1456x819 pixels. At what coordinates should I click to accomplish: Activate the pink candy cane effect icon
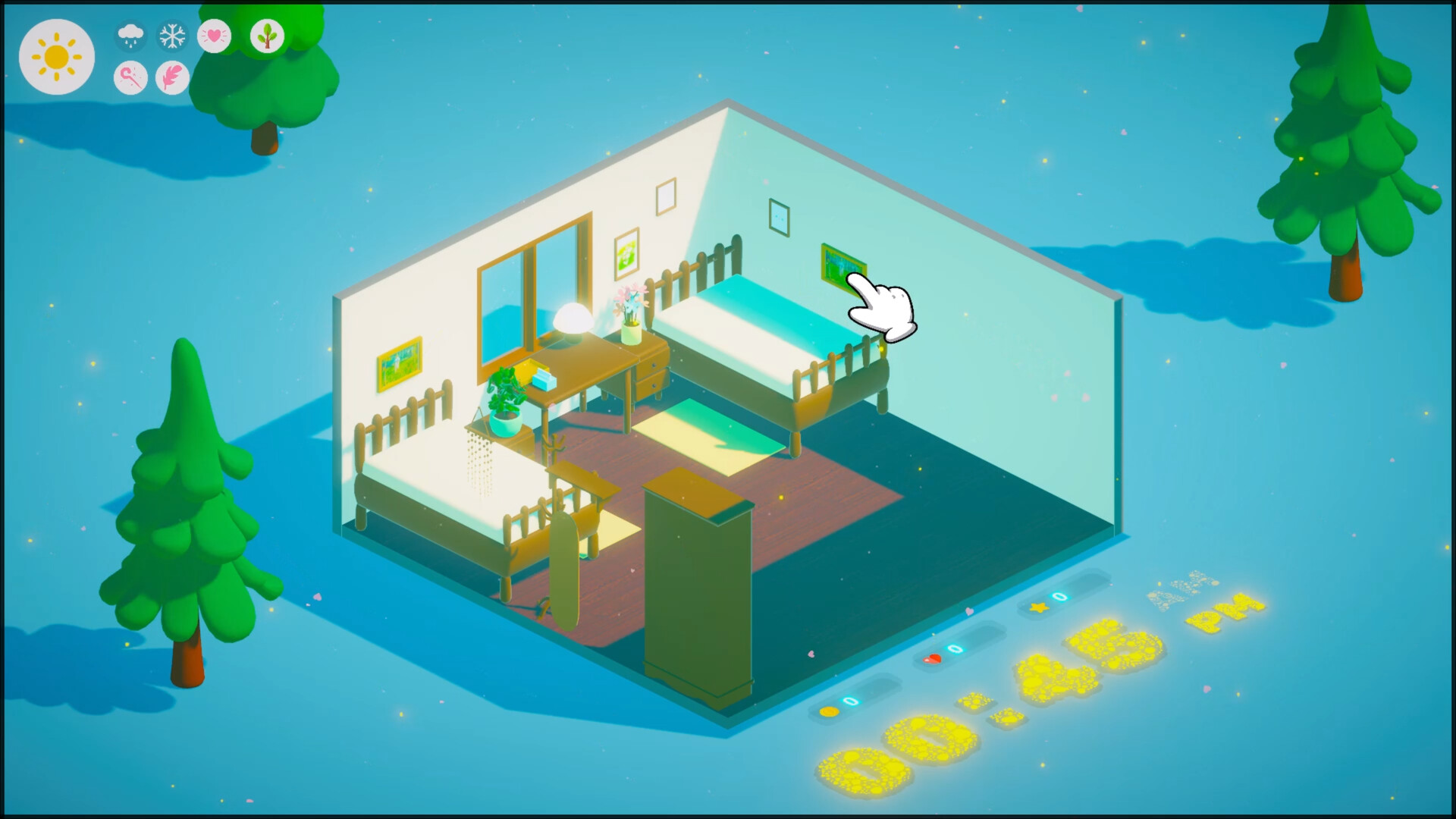click(130, 78)
